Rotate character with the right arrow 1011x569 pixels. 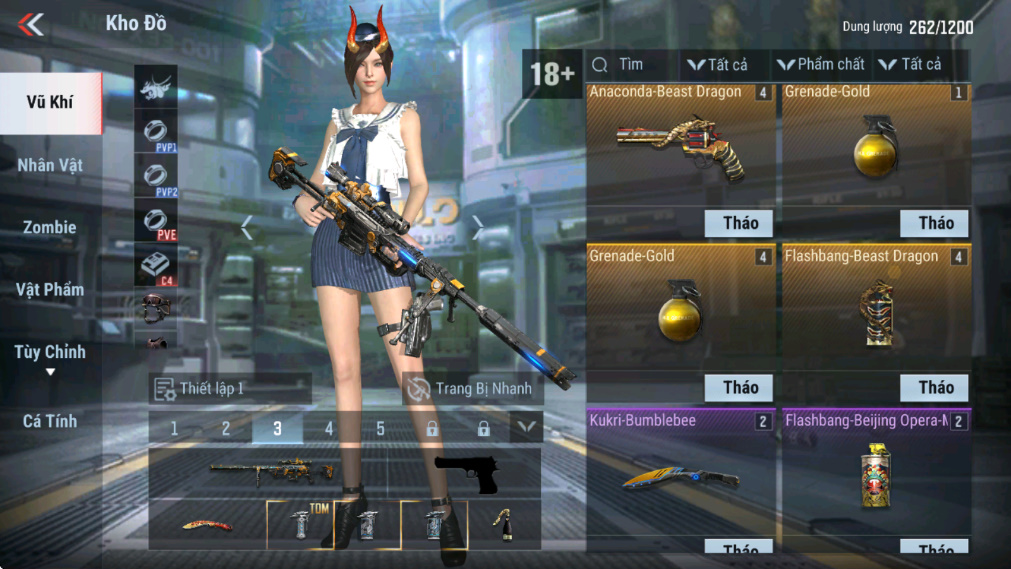click(x=478, y=229)
